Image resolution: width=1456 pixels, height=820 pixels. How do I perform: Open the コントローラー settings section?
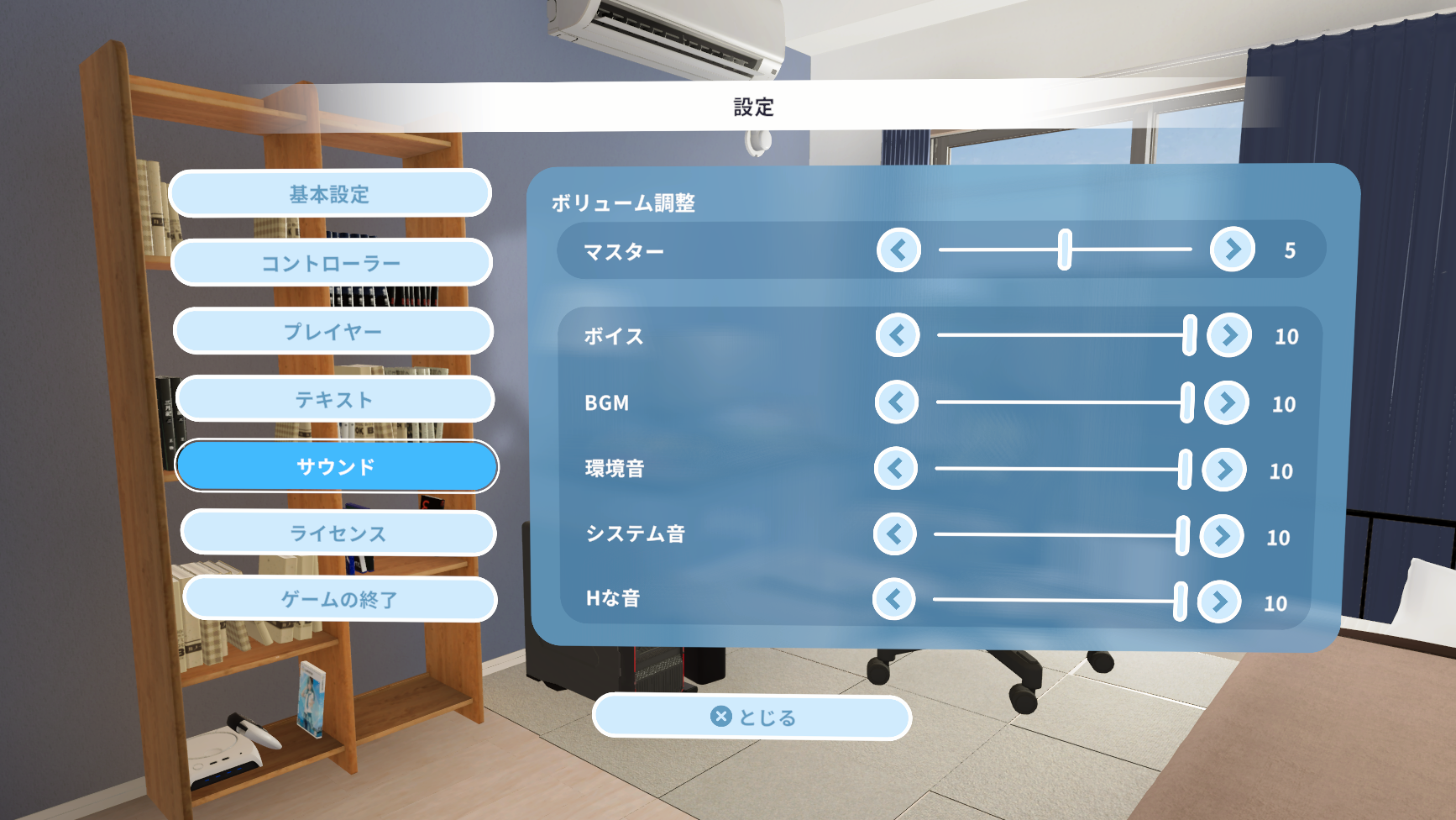point(332,262)
